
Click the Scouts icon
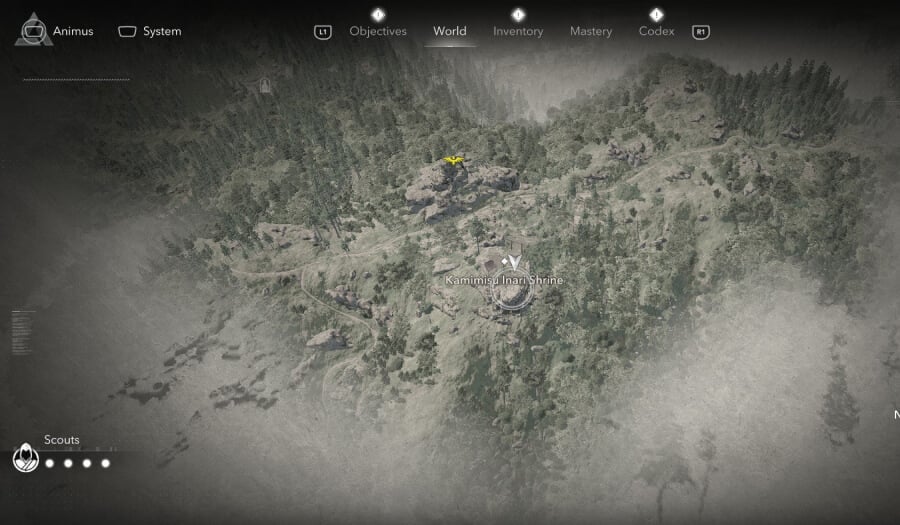pos(25,459)
